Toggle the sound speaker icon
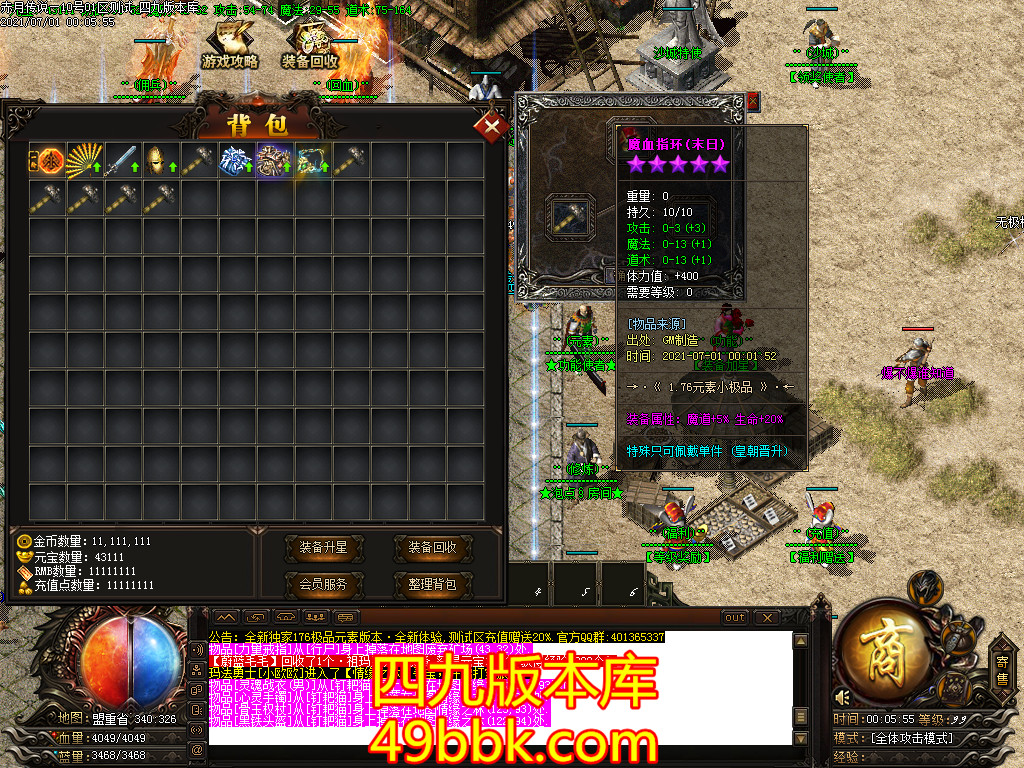Screen dimensions: 1024x768 click(x=843, y=697)
